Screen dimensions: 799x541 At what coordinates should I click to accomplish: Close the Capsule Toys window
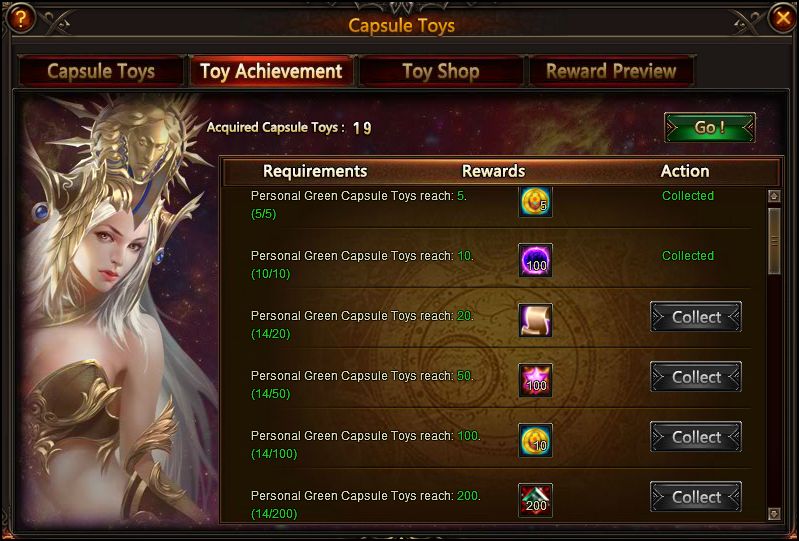782,17
